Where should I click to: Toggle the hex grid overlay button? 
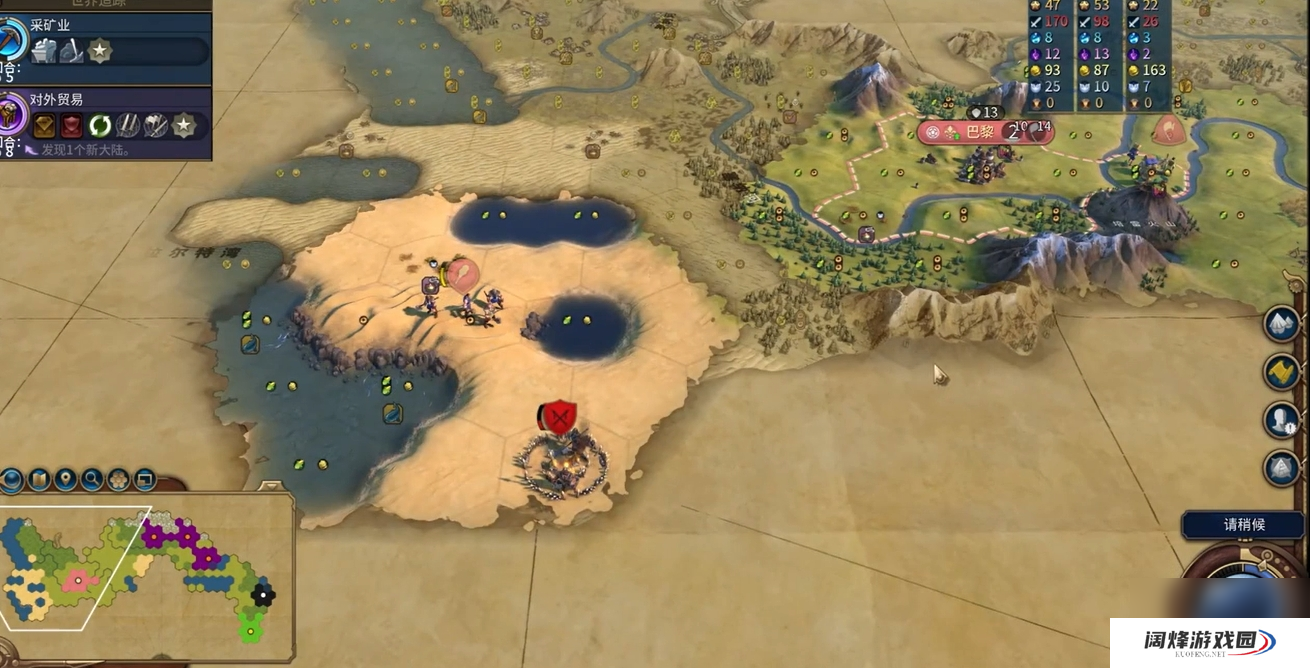coord(118,480)
